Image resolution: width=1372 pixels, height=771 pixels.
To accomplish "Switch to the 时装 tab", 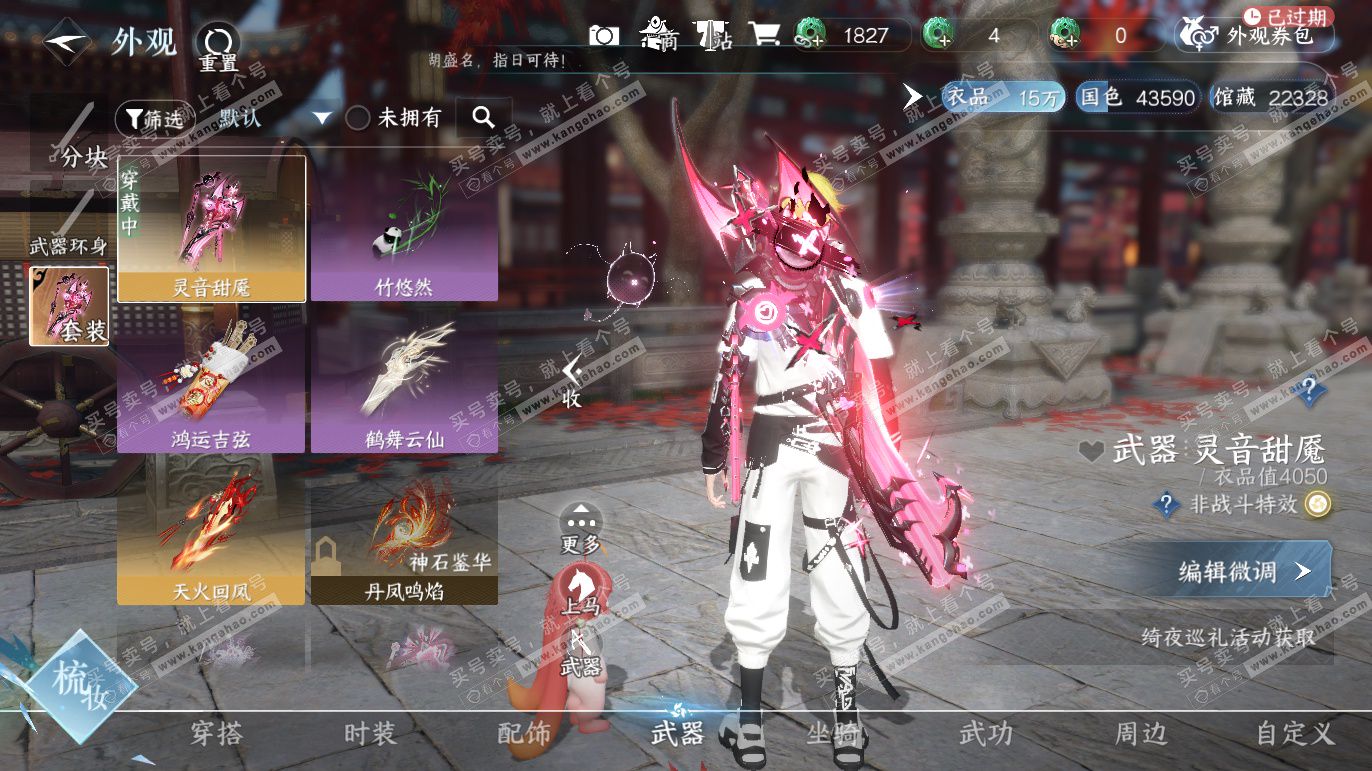I will 370,734.
